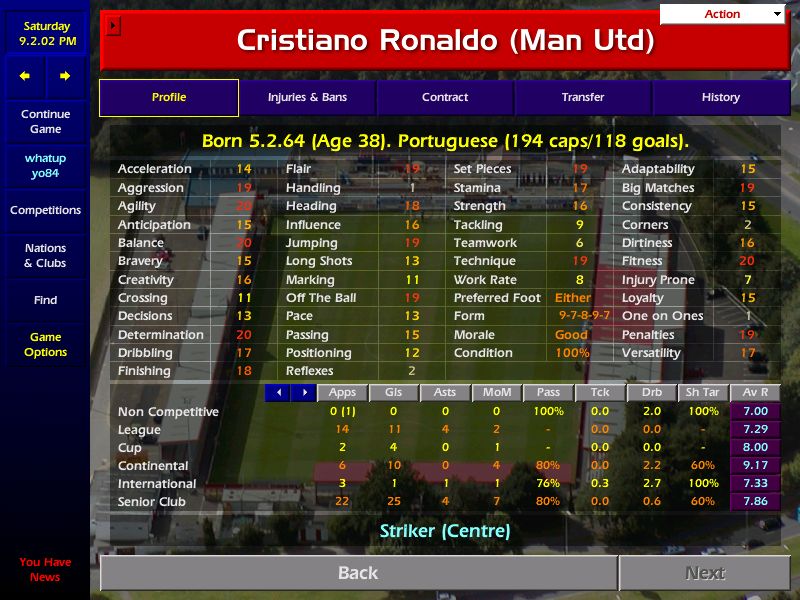The width and height of the screenshot is (800, 600).
Task: Navigate back with the left yellow arrow
Action: click(25, 76)
